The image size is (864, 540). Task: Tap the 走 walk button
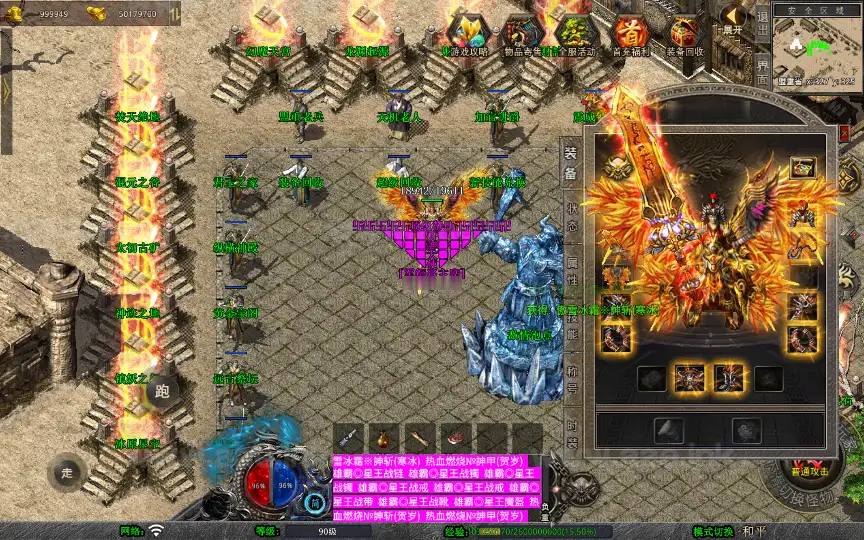pos(68,471)
